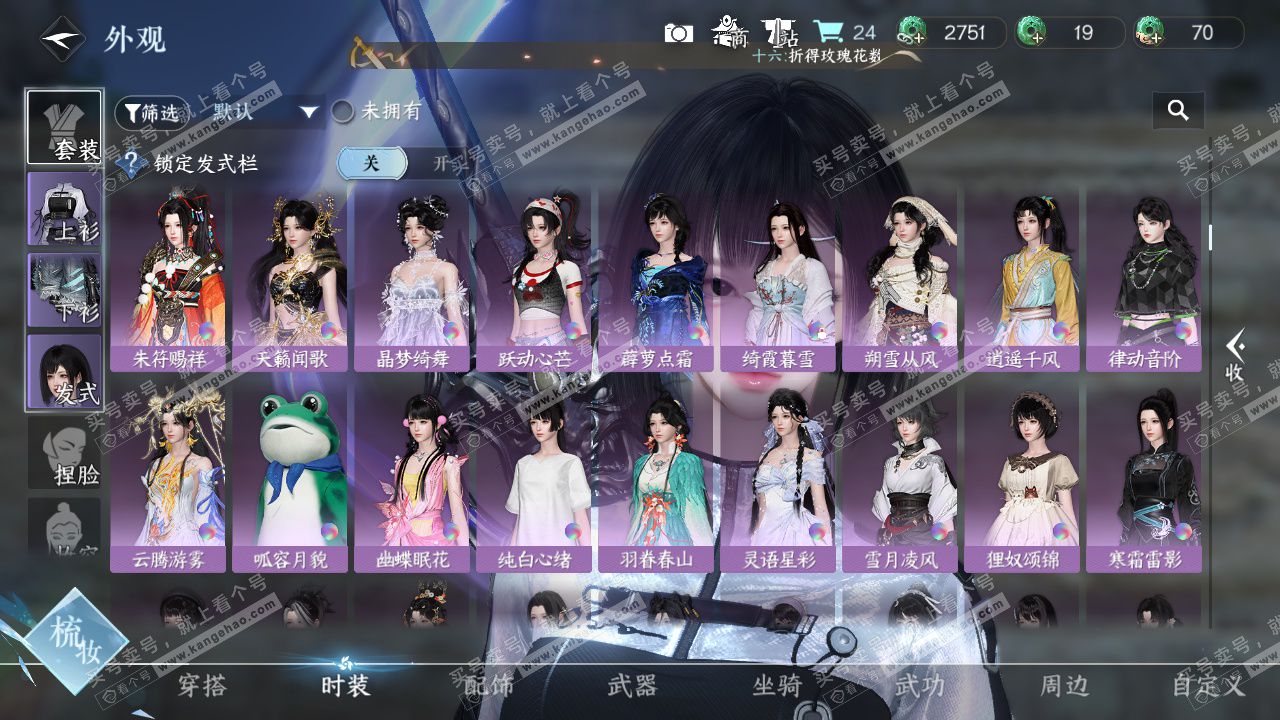Open the 筛选 filter button

(x=151, y=112)
